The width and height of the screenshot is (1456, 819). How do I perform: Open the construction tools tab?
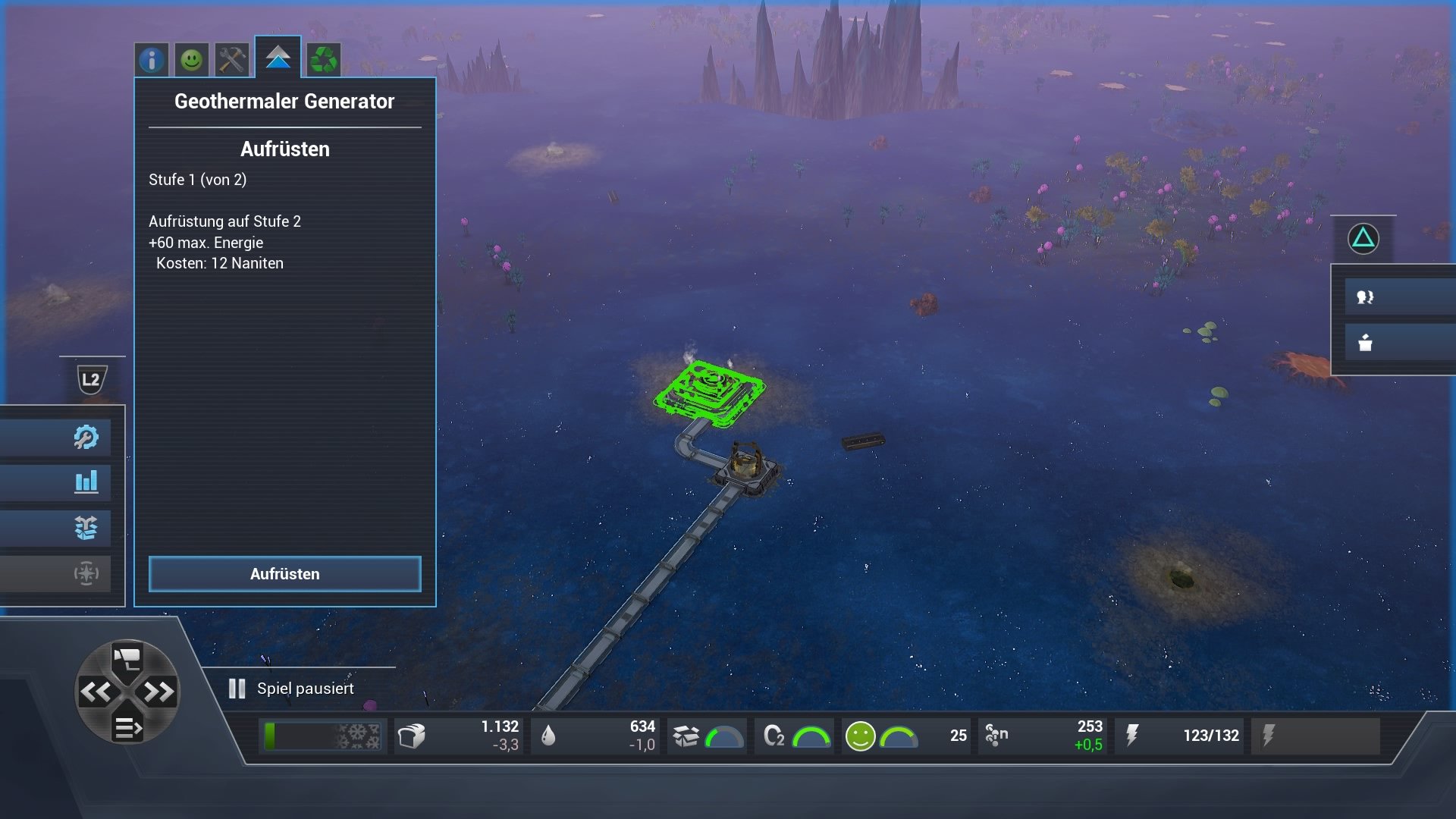(231, 59)
